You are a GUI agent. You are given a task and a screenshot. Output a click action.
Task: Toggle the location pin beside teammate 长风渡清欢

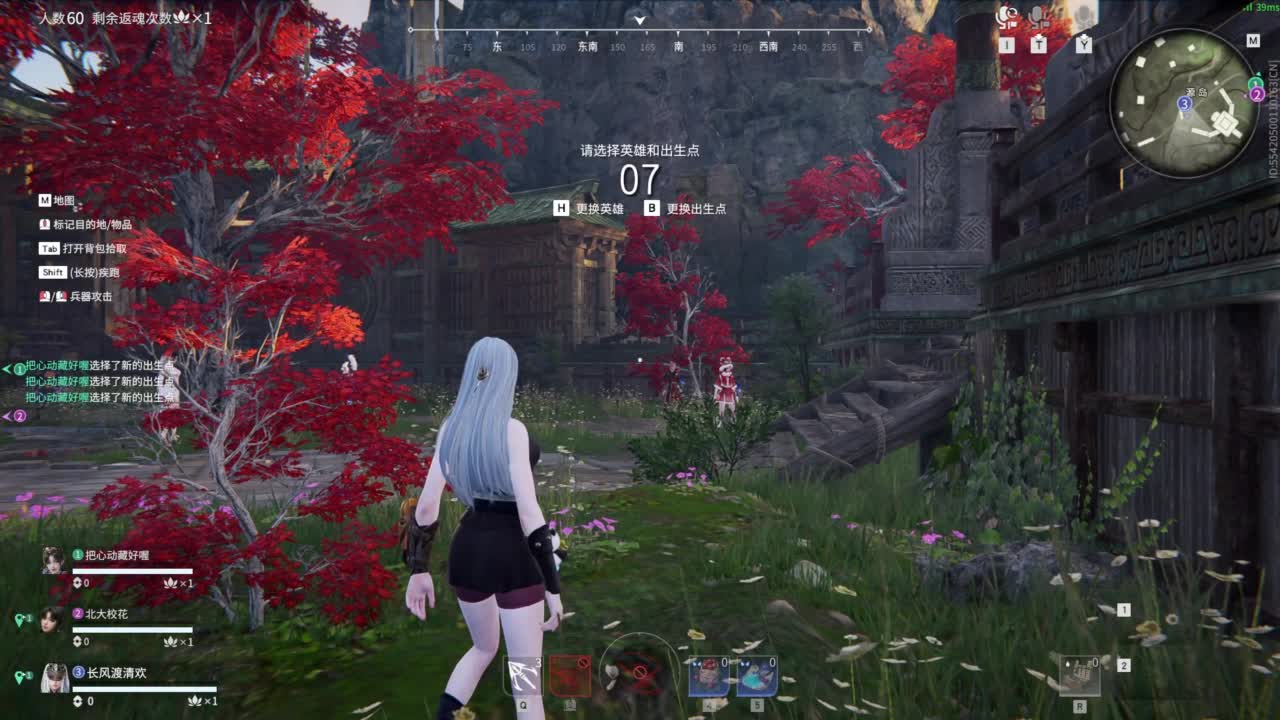point(20,675)
